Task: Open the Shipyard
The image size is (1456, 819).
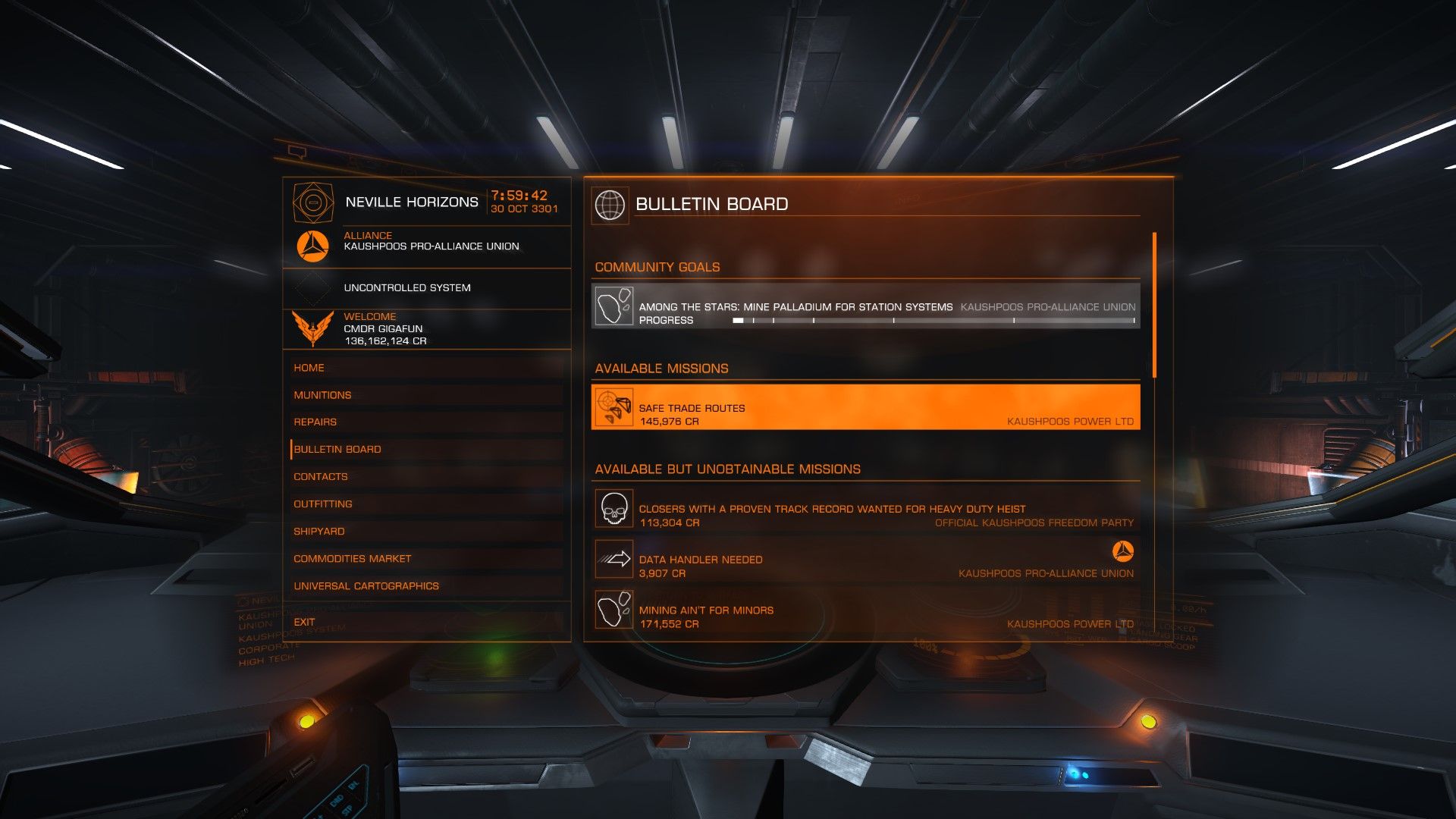Action: coord(319,532)
